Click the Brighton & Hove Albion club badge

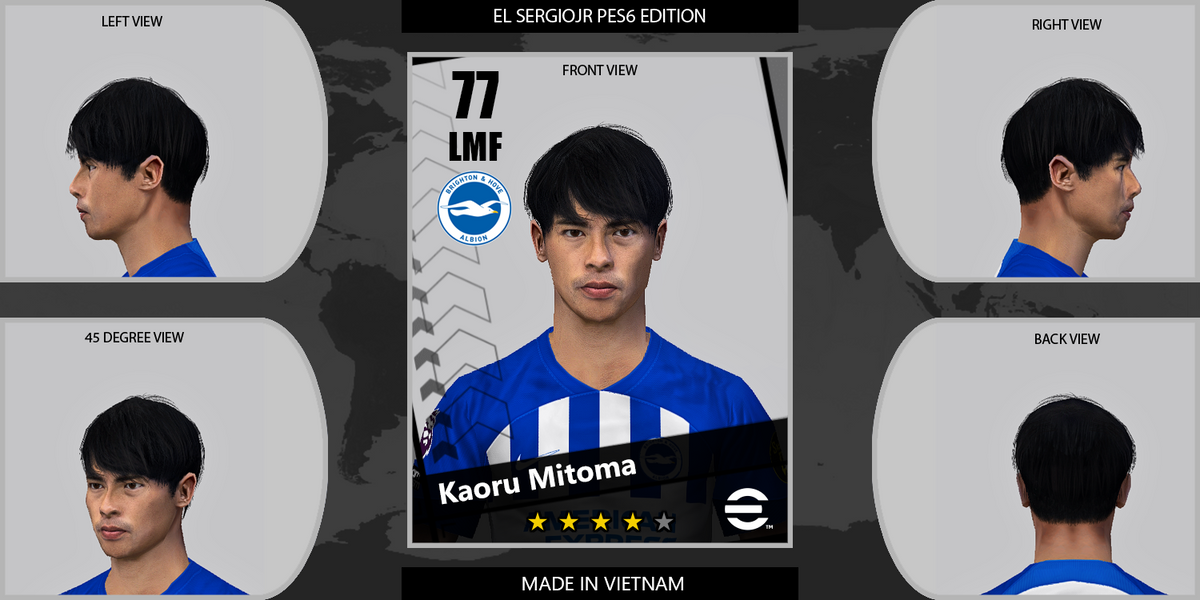[474, 208]
